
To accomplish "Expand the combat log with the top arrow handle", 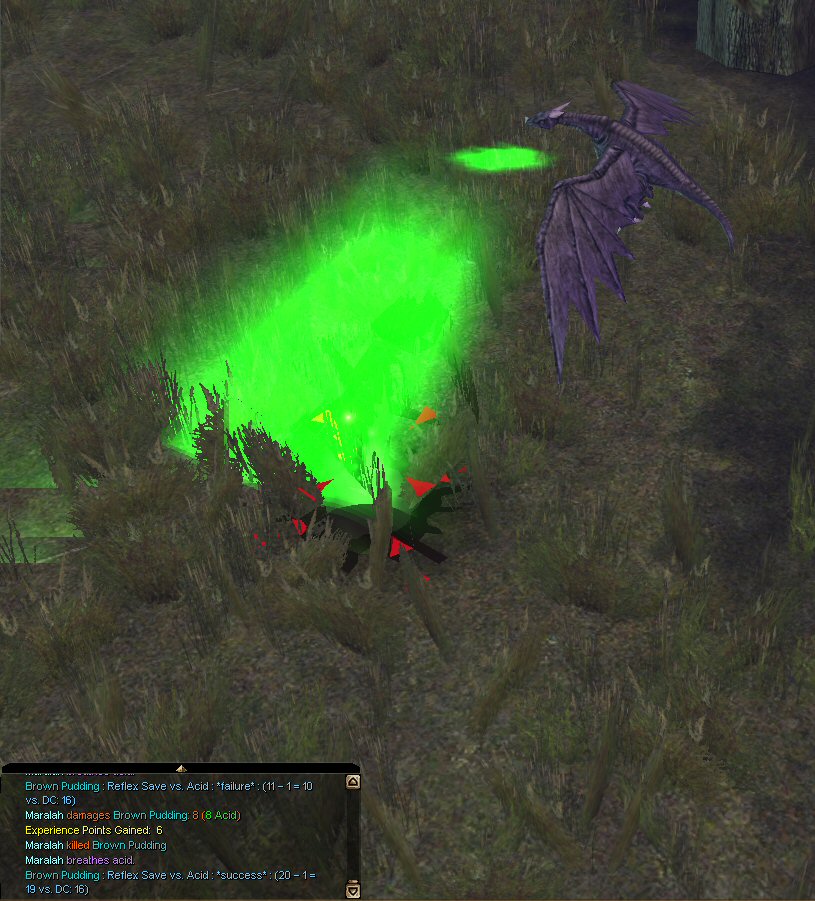I will pyautogui.click(x=181, y=768).
